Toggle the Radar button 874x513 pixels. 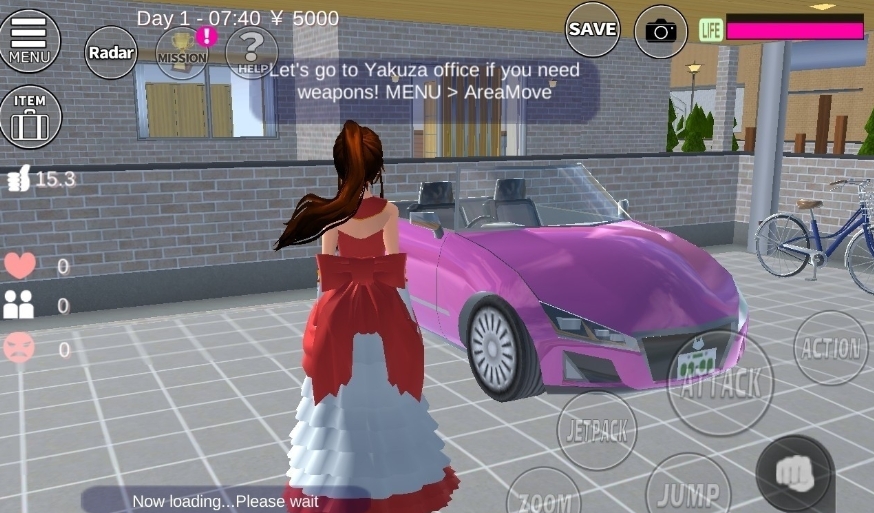[x=111, y=52]
